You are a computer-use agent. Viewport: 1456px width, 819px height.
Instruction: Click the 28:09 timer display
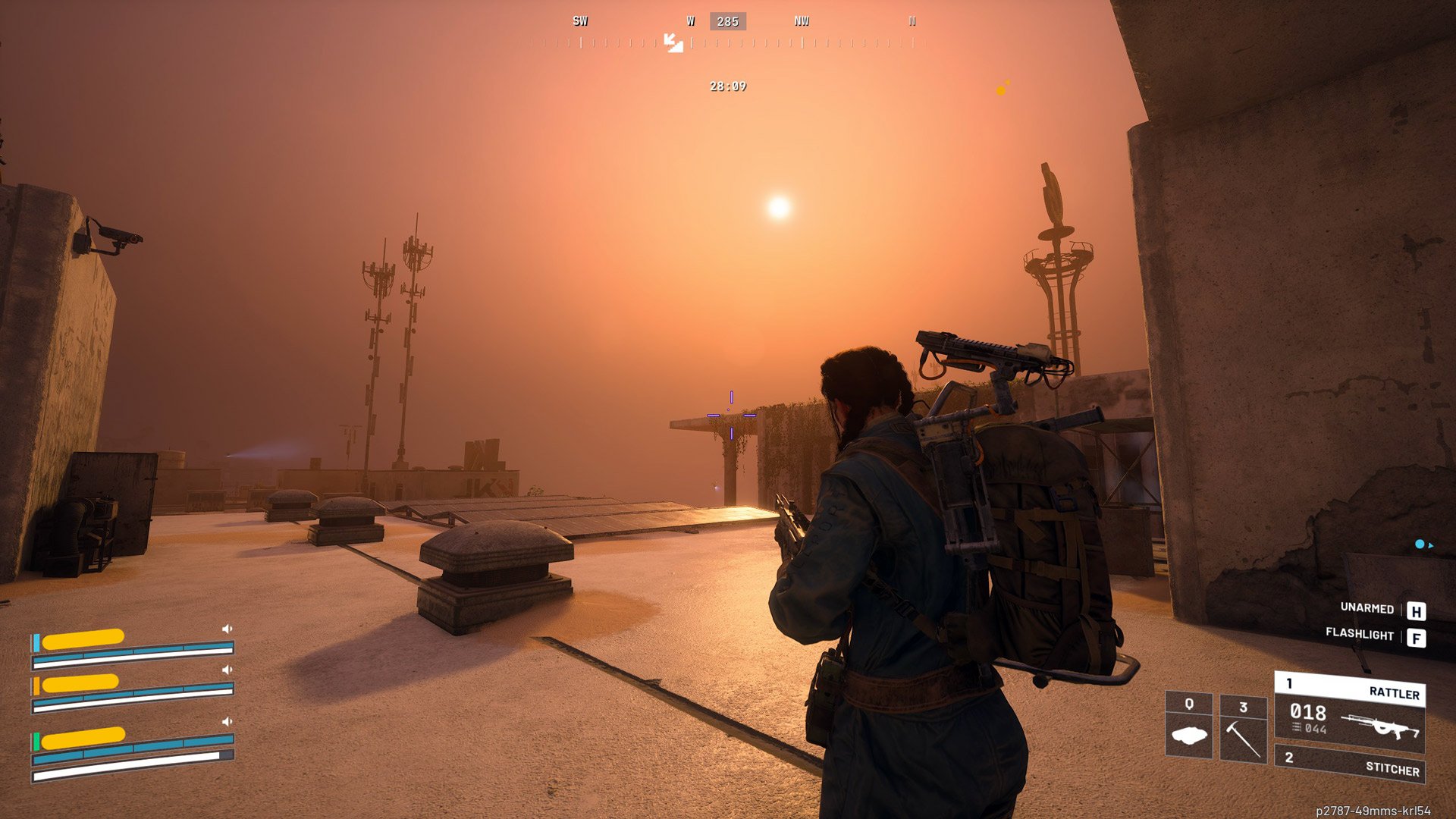(727, 87)
